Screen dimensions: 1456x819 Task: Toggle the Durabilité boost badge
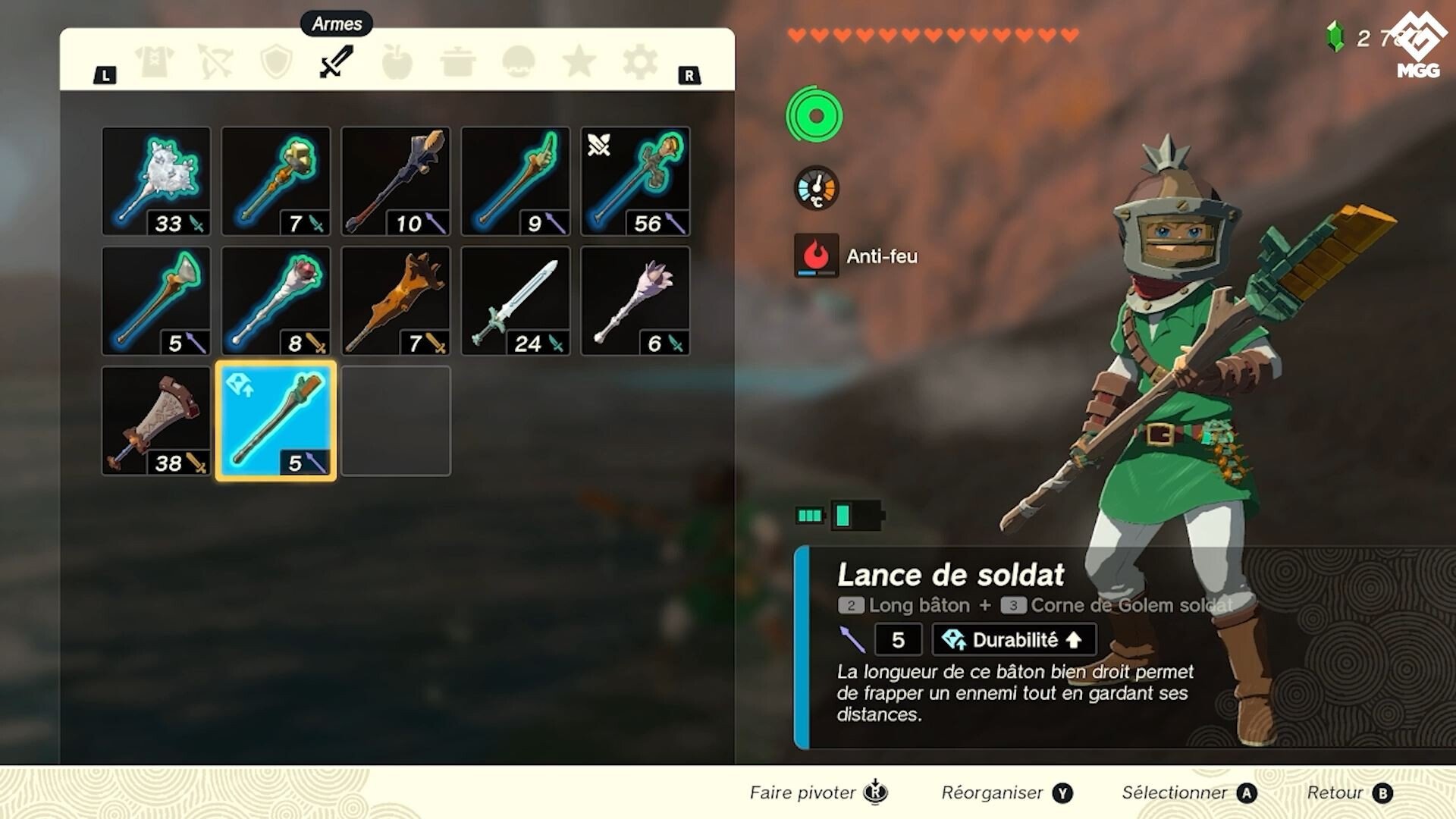1013,640
